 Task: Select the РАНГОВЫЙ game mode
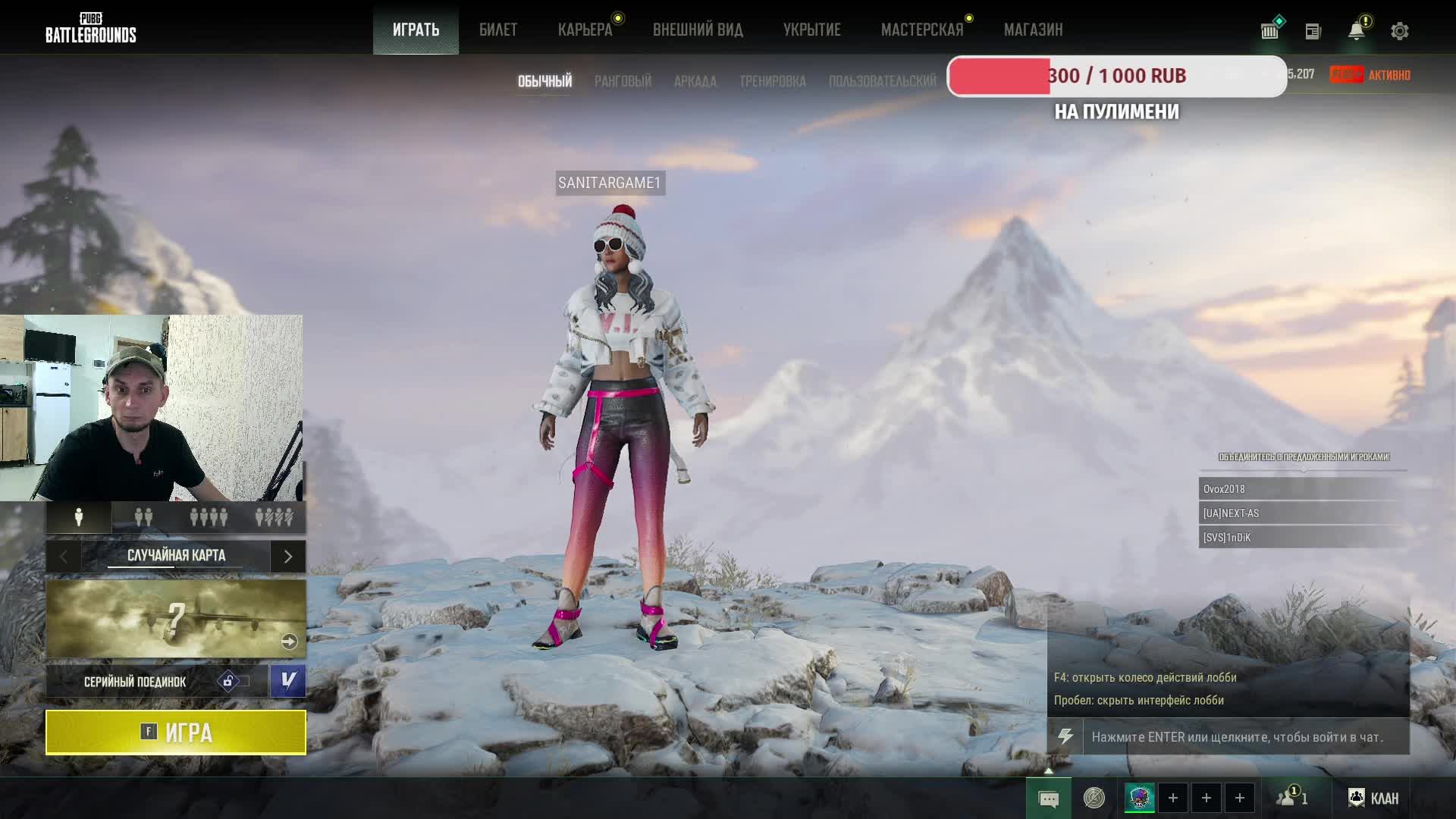tap(623, 81)
